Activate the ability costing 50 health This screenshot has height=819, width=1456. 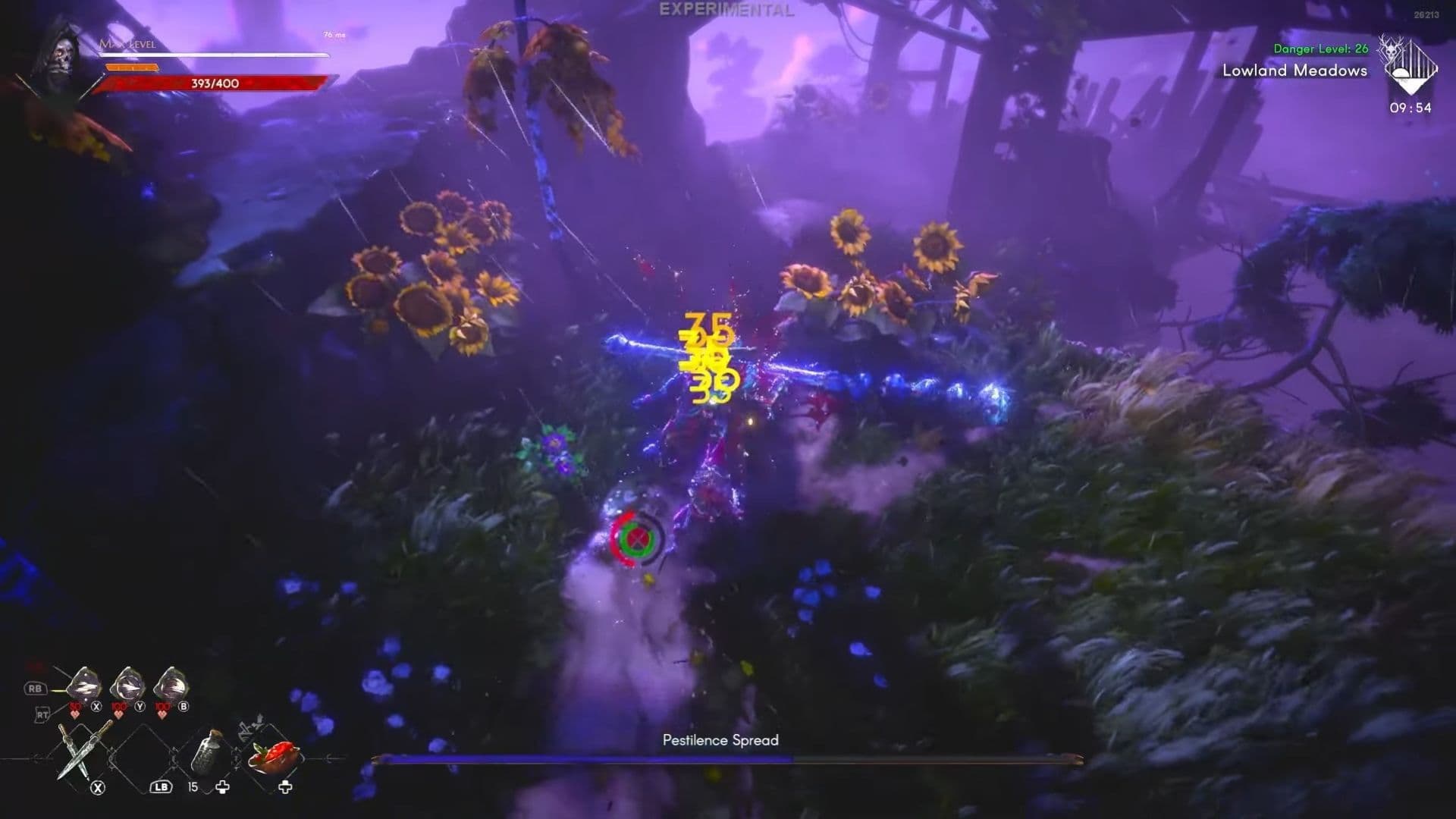[84, 688]
